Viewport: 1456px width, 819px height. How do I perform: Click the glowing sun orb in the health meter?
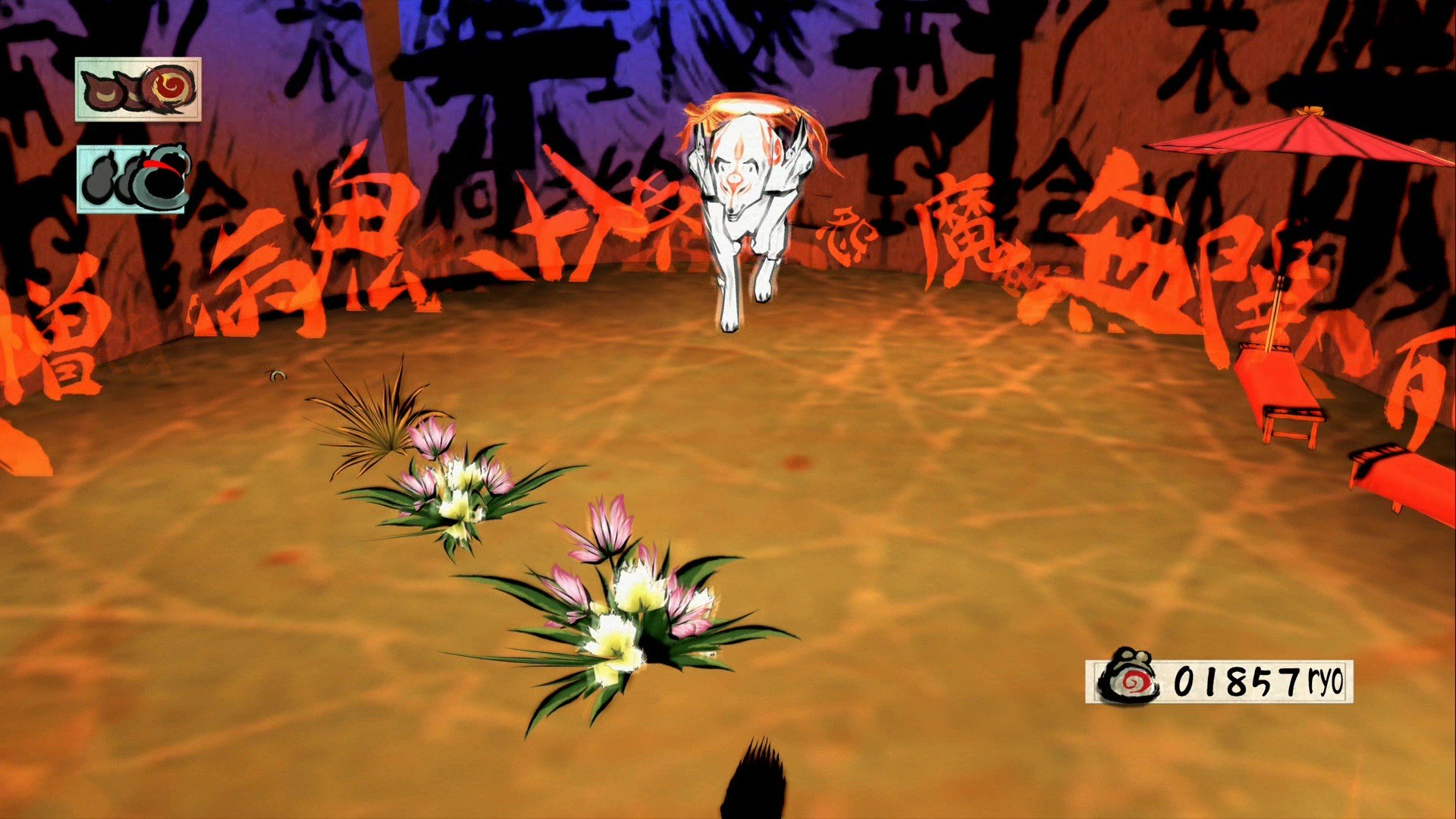167,86
